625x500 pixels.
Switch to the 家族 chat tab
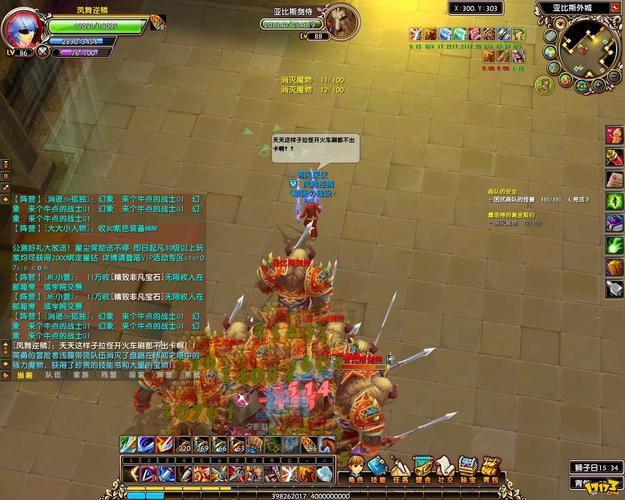point(80,375)
